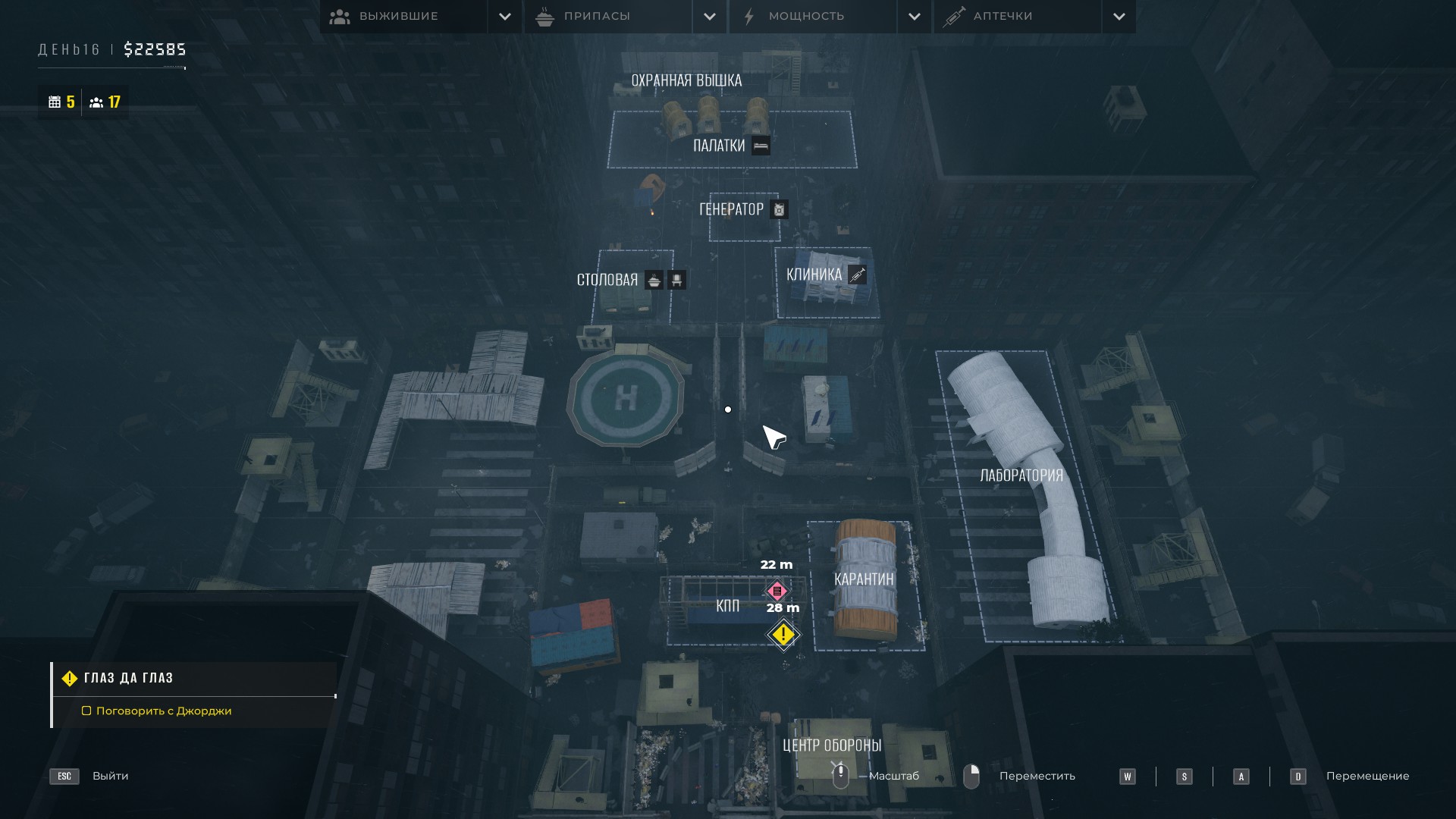This screenshot has width=1456, height=819.
Task: Choose the КПП checkpoint label
Action: pyautogui.click(x=727, y=605)
